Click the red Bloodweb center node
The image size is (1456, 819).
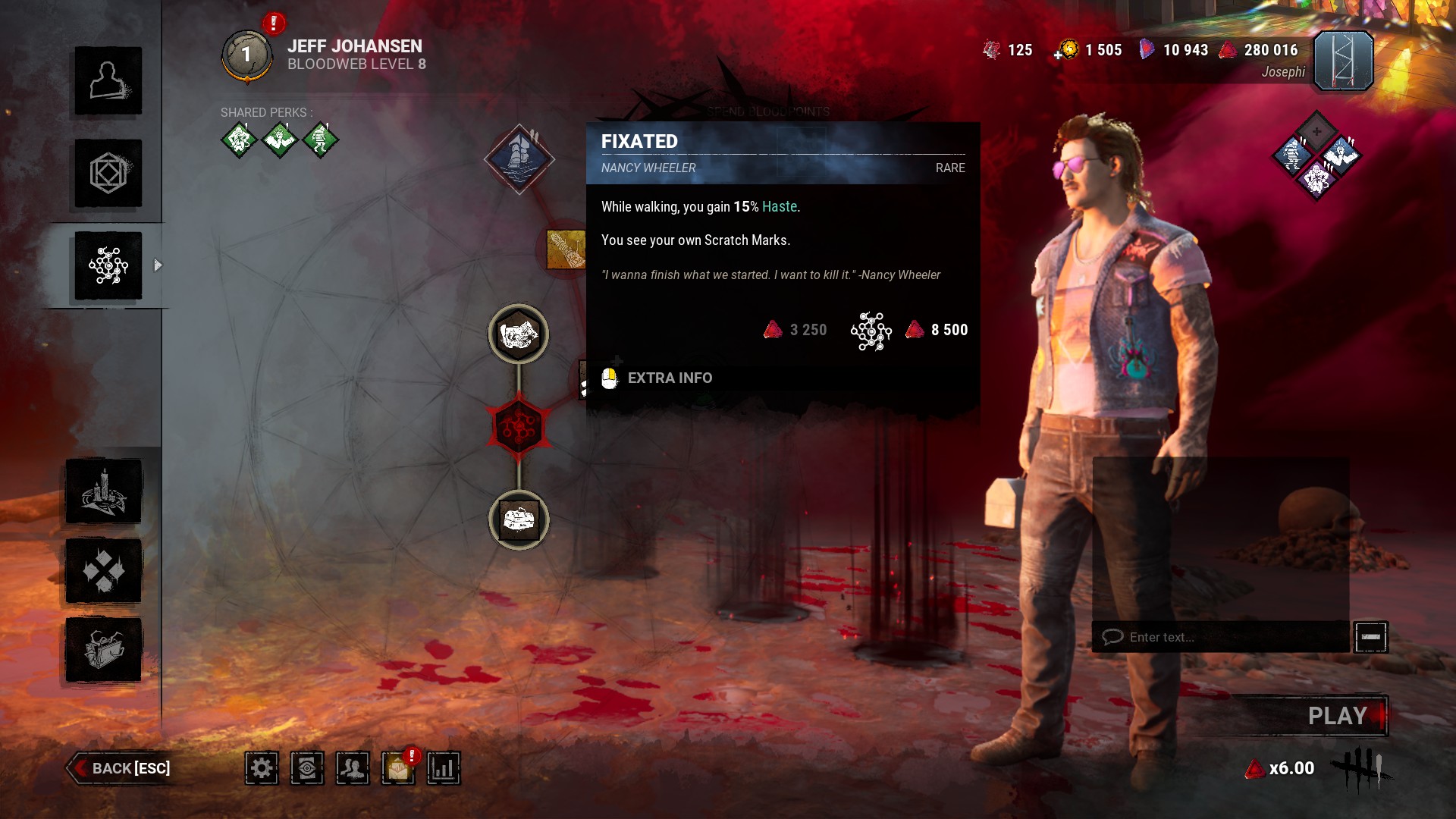click(519, 428)
